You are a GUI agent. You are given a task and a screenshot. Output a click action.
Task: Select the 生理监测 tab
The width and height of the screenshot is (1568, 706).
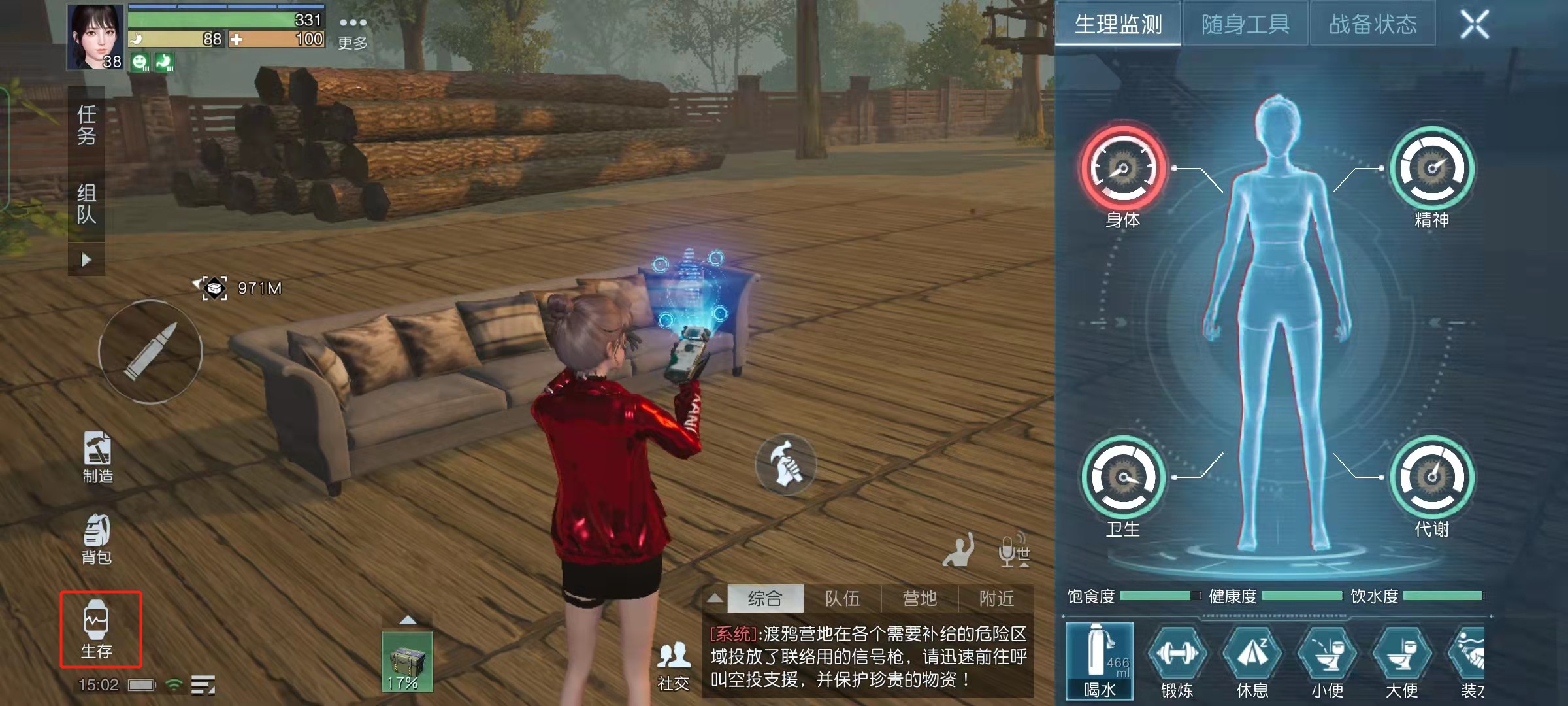click(x=1118, y=25)
